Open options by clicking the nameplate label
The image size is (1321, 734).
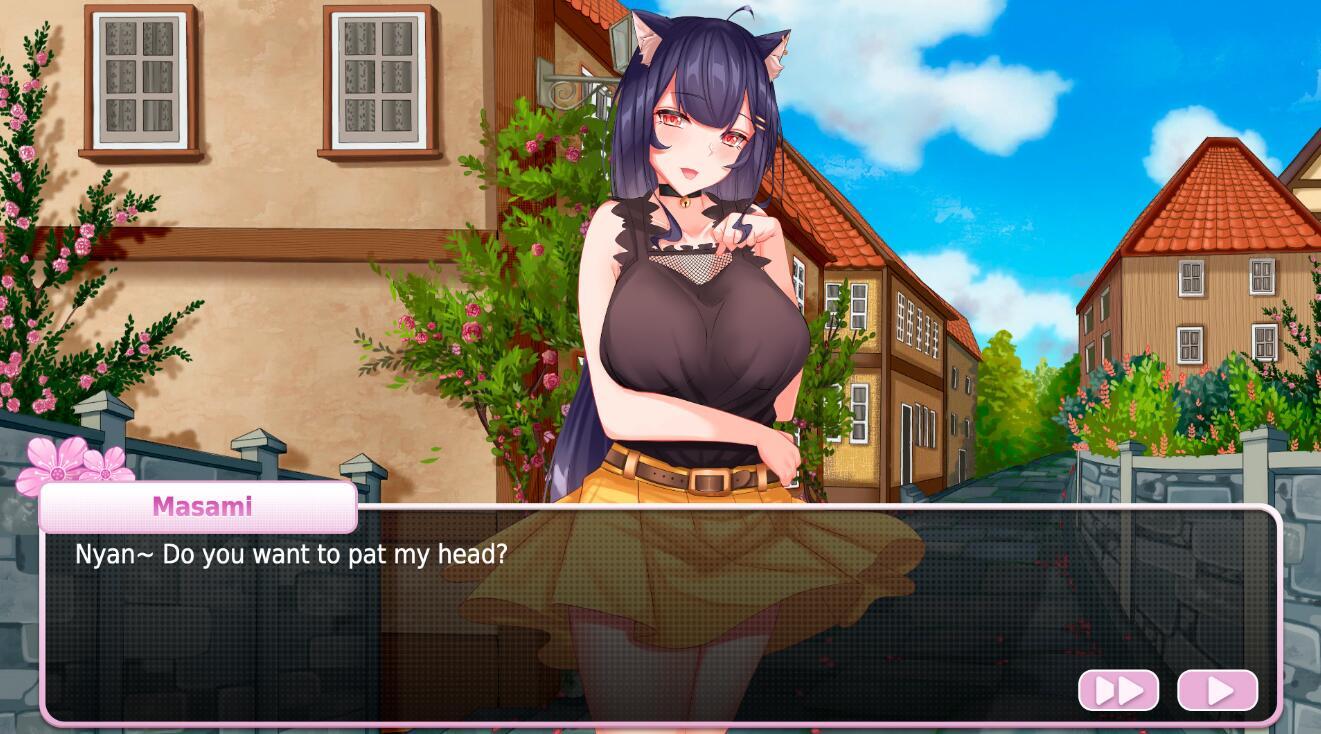pos(200,506)
